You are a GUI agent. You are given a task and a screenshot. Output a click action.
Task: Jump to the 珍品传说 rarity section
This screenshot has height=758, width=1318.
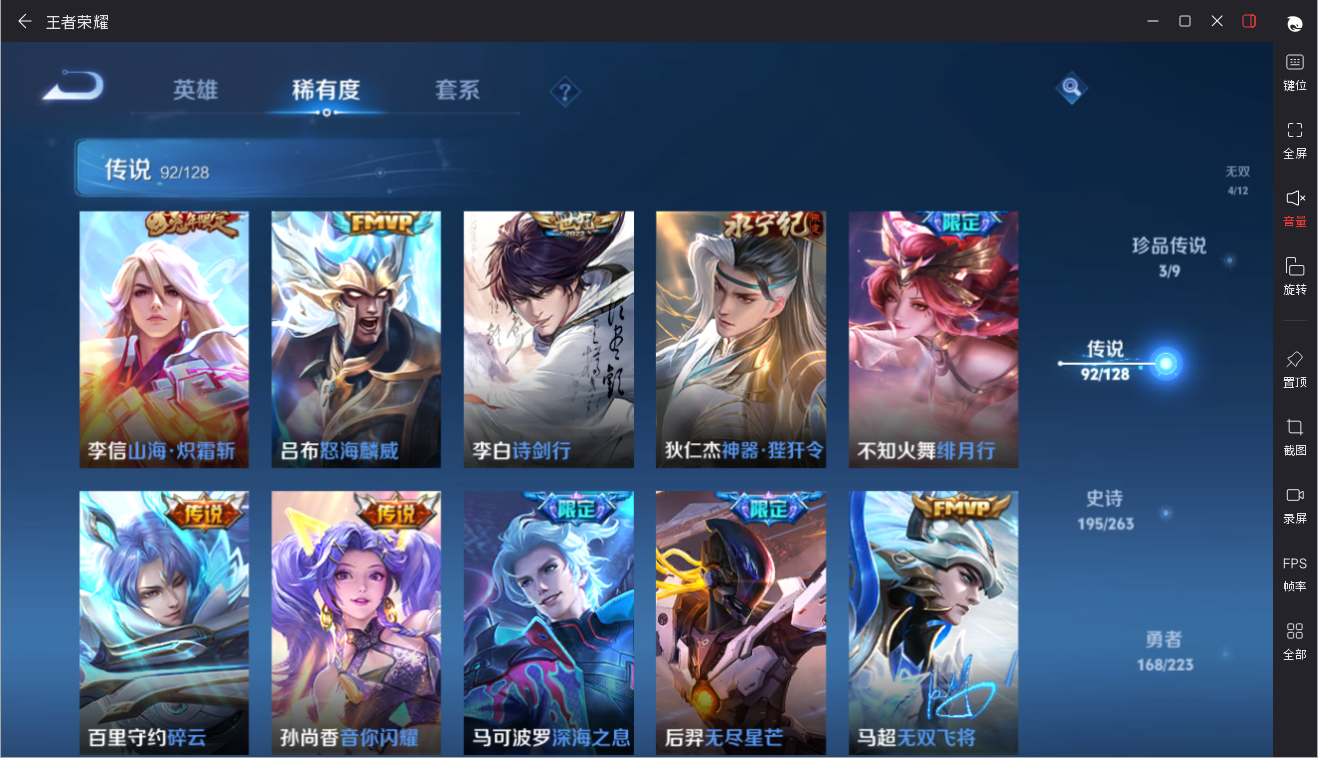click(x=1169, y=255)
